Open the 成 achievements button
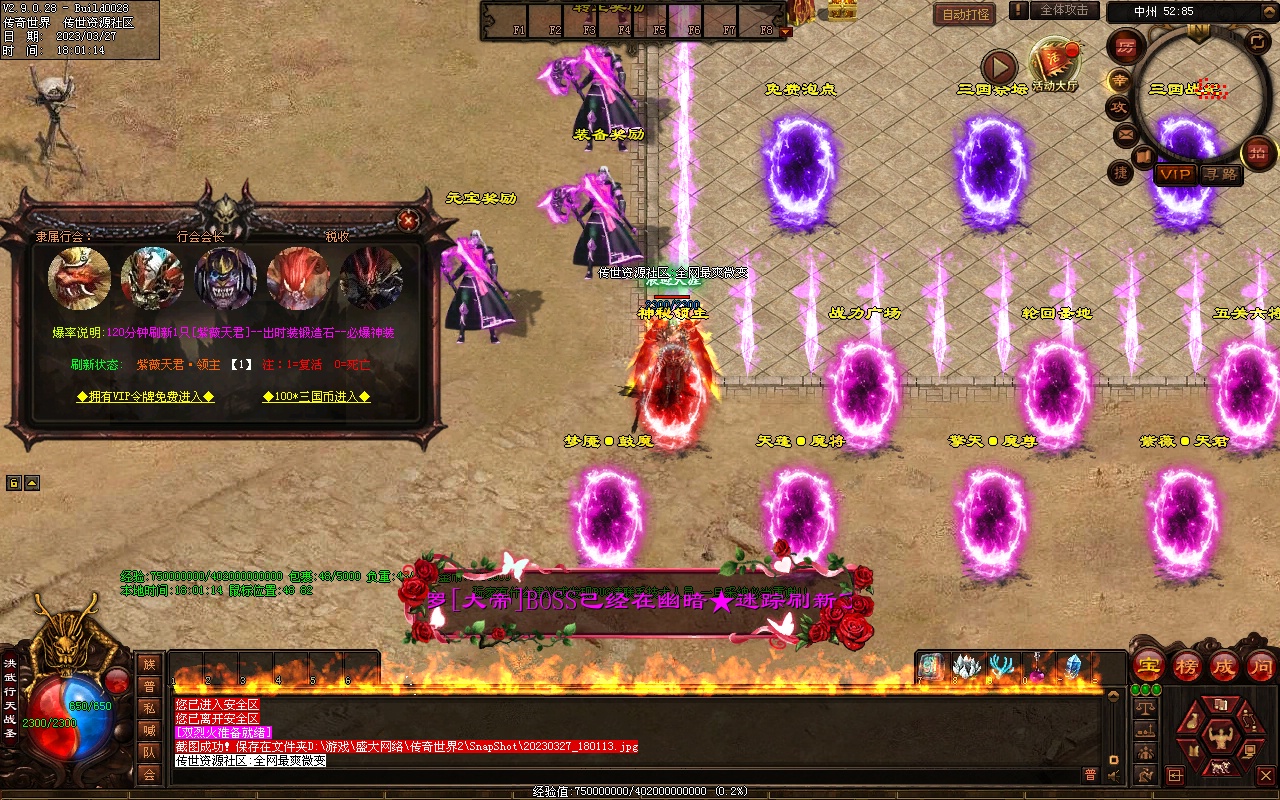The height and width of the screenshot is (800, 1280). click(1224, 666)
